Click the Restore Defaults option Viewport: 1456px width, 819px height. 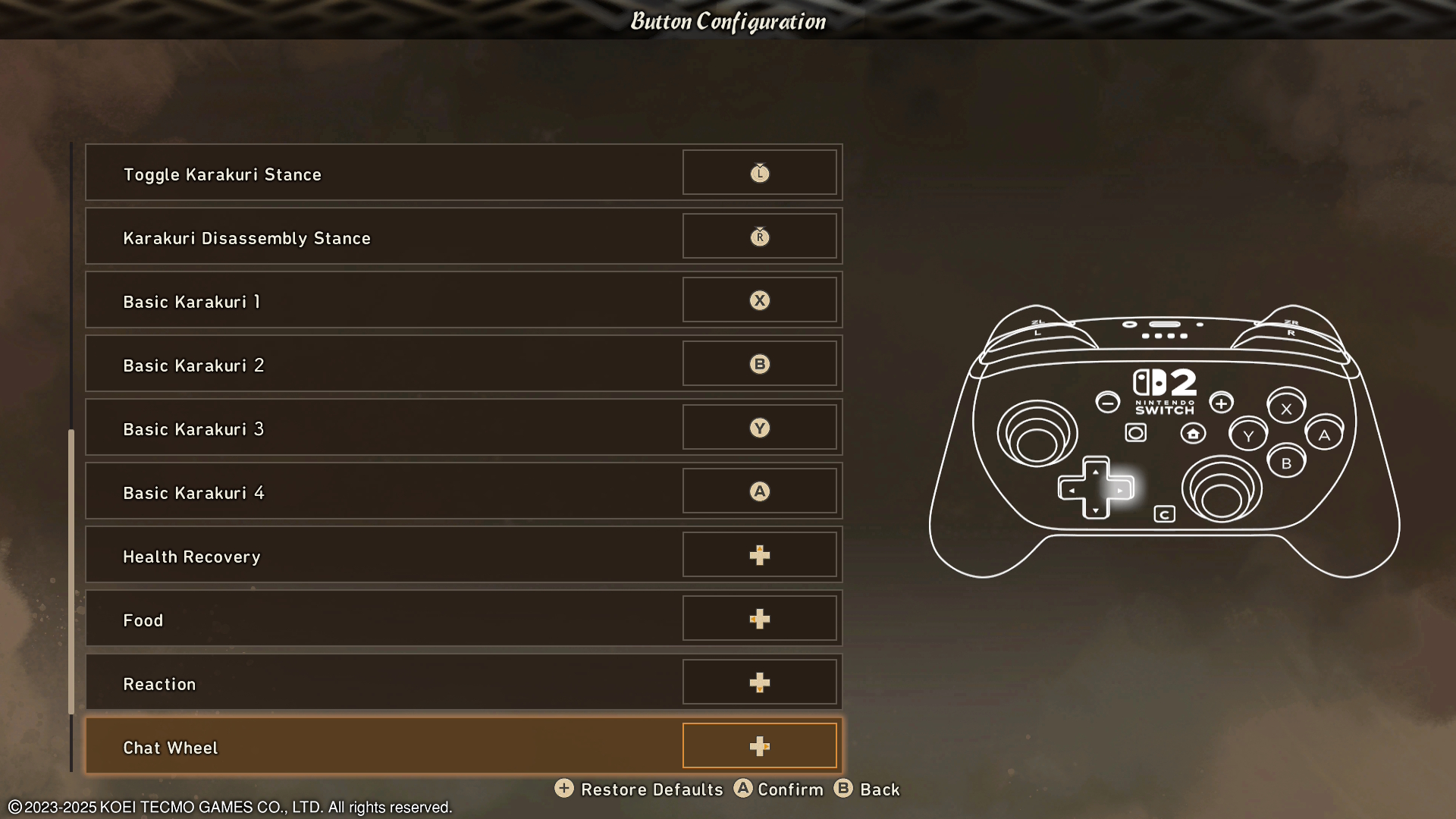[639, 789]
